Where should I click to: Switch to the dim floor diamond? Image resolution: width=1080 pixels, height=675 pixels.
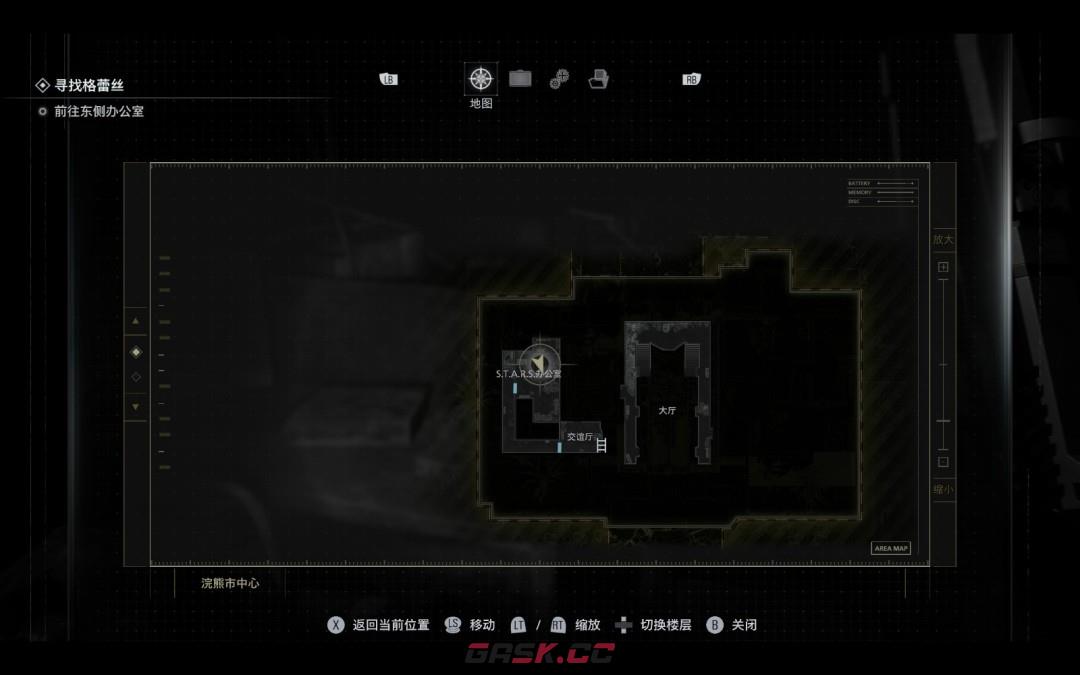(x=136, y=377)
